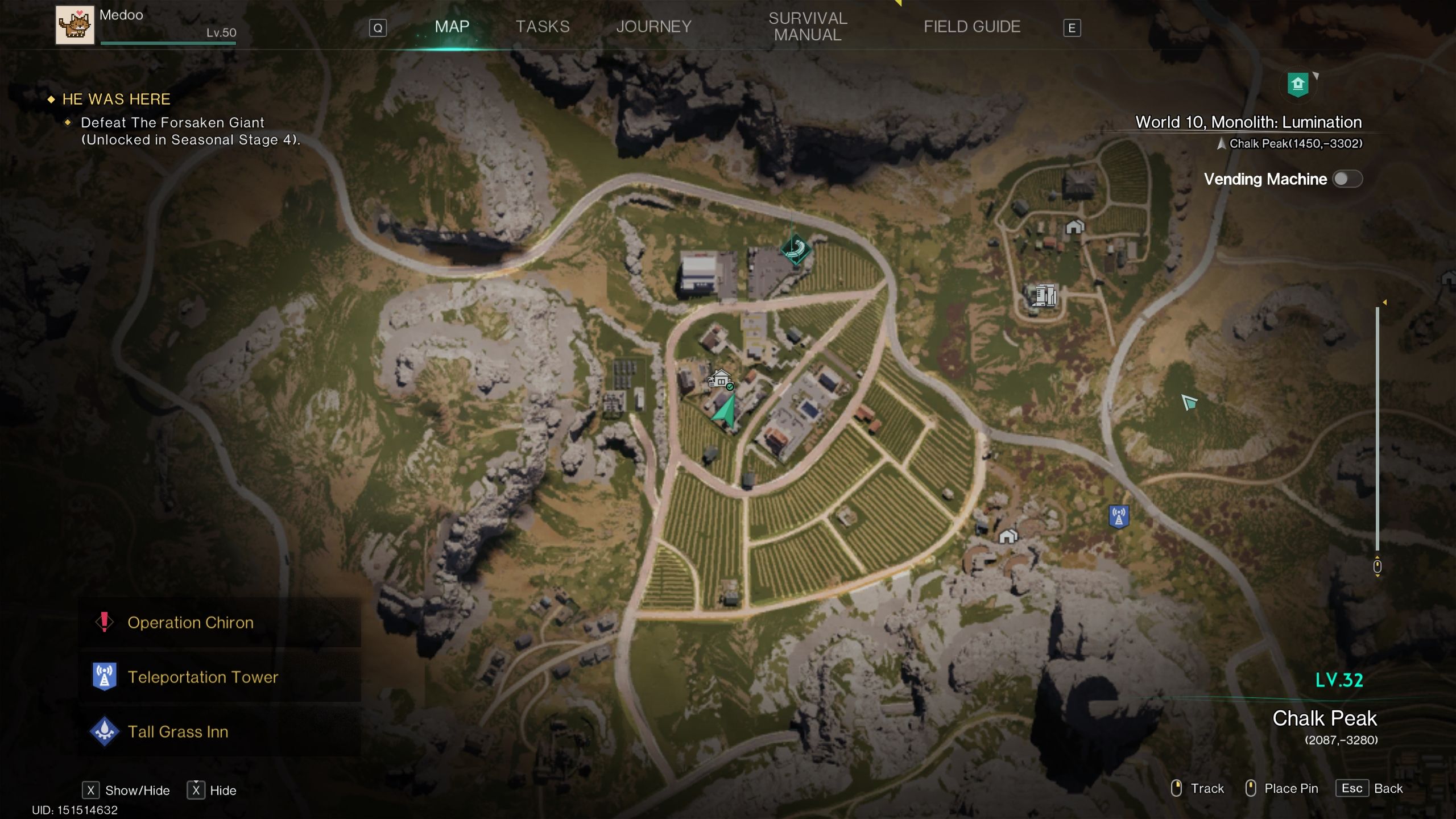The image size is (1456, 819).
Task: Click the Tall Grass Inn water drop icon
Action: [x=104, y=732]
